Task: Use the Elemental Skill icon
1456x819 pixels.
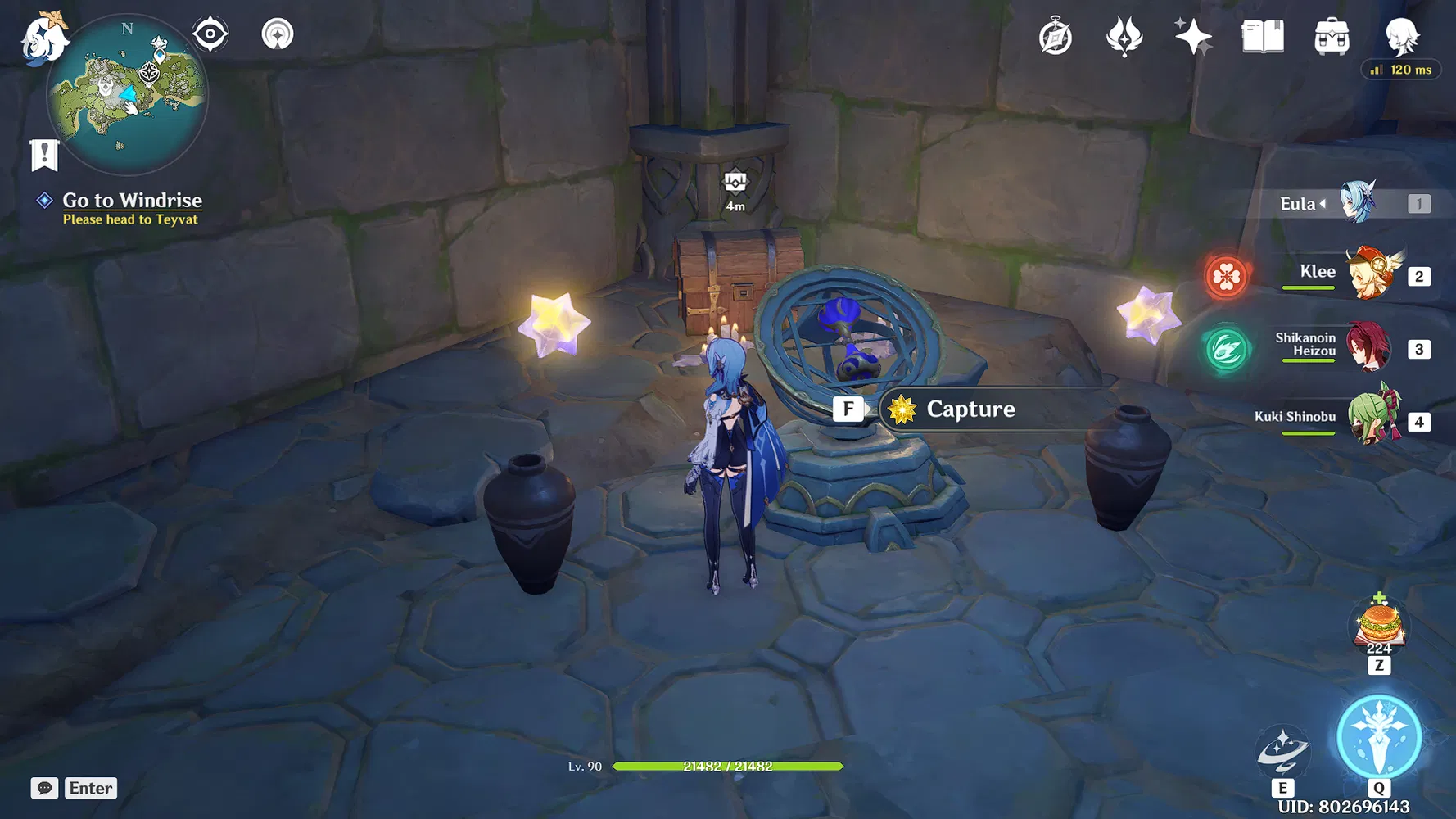Action: click(x=1282, y=750)
